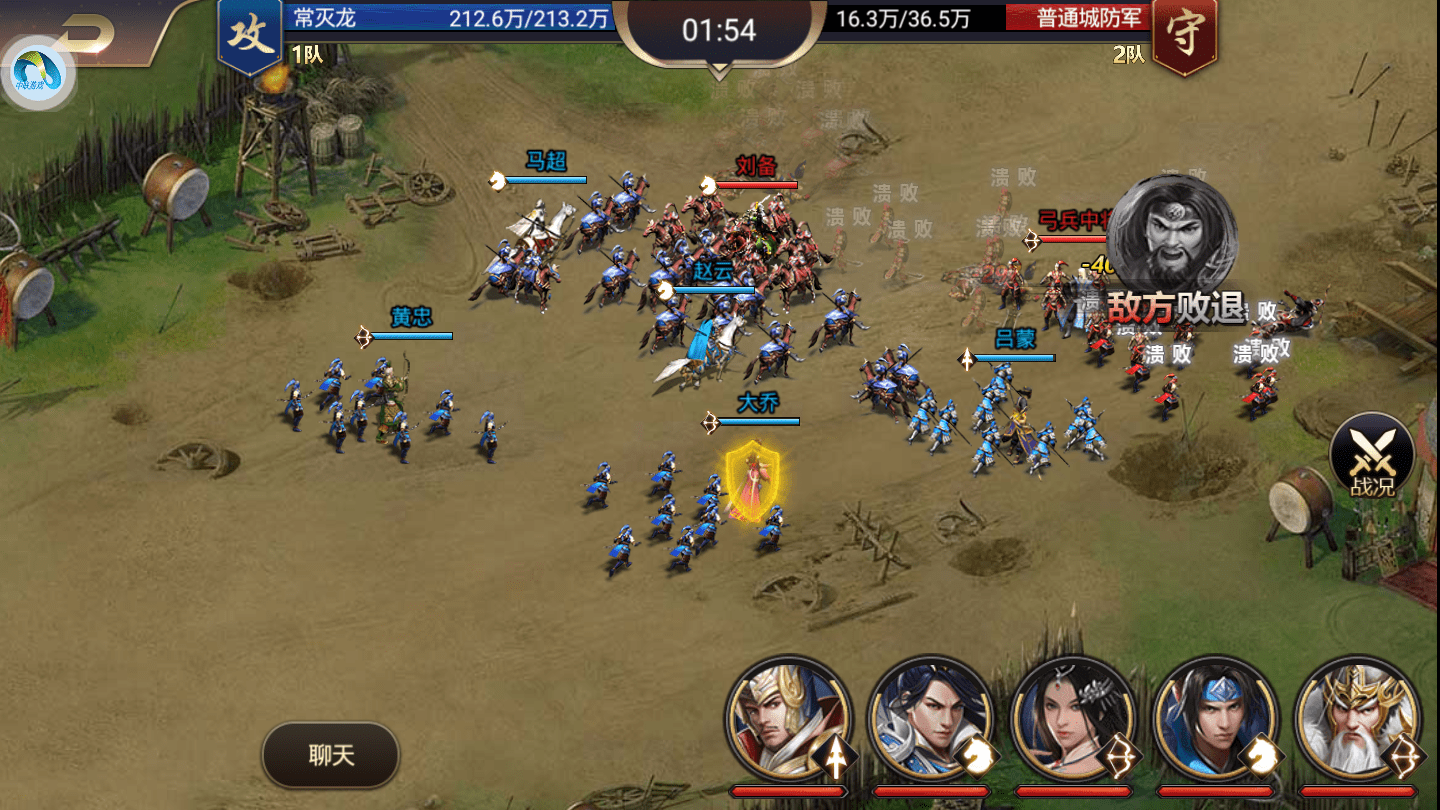
Task: Expand the arrow below the battle timer
Action: 719,72
